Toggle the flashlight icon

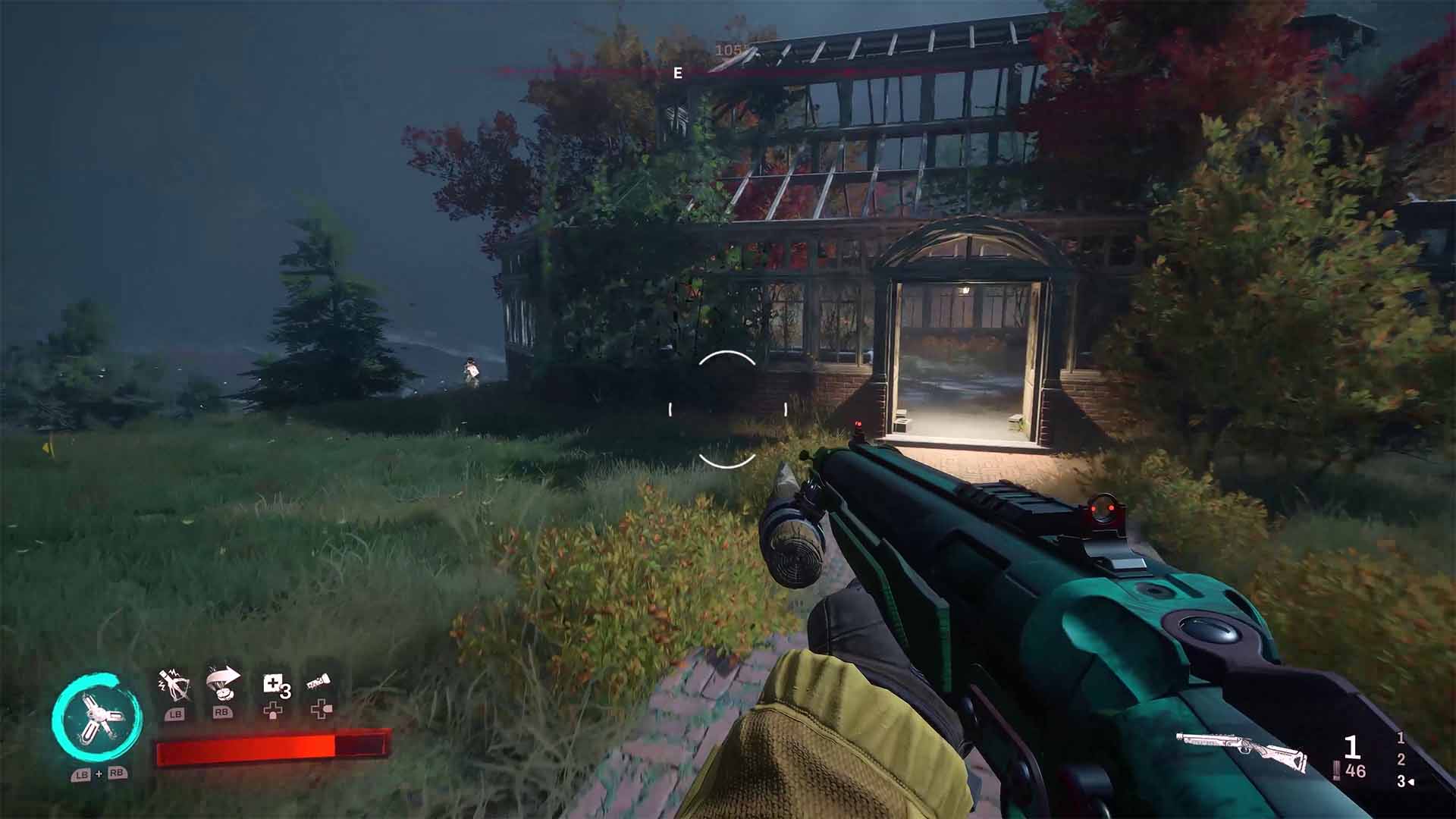coord(319,683)
